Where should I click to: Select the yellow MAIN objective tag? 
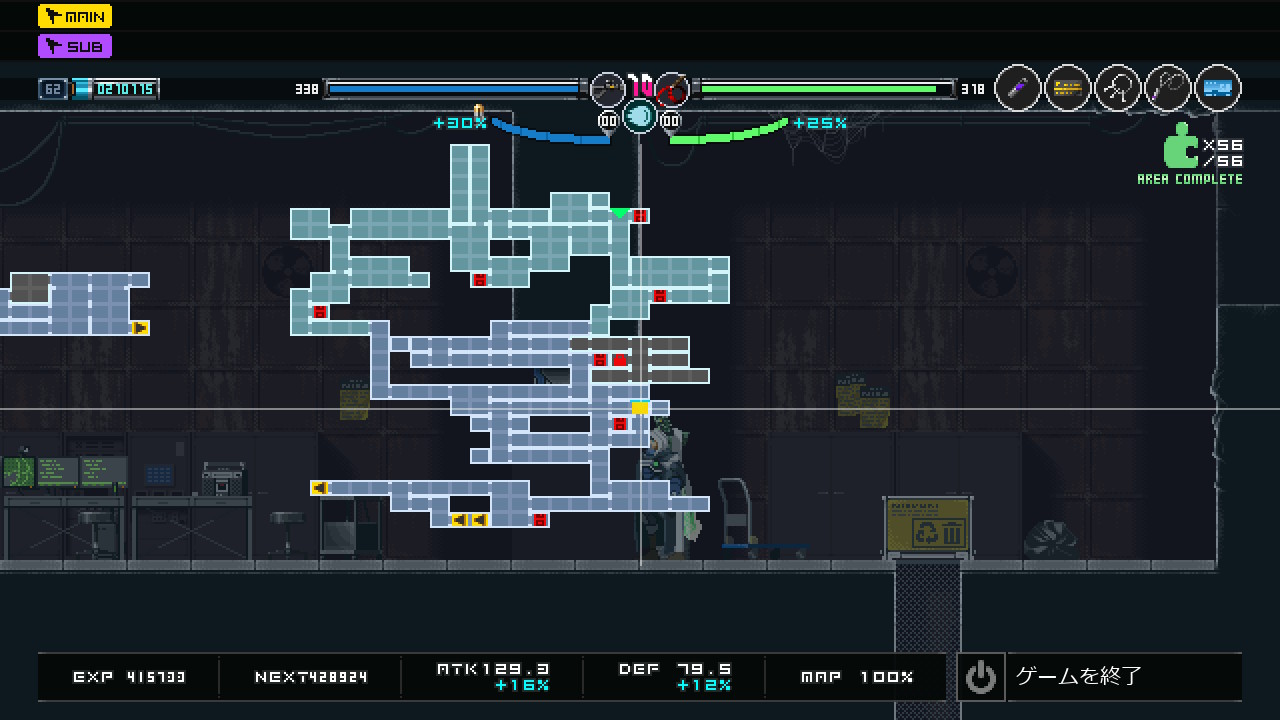click(x=75, y=16)
